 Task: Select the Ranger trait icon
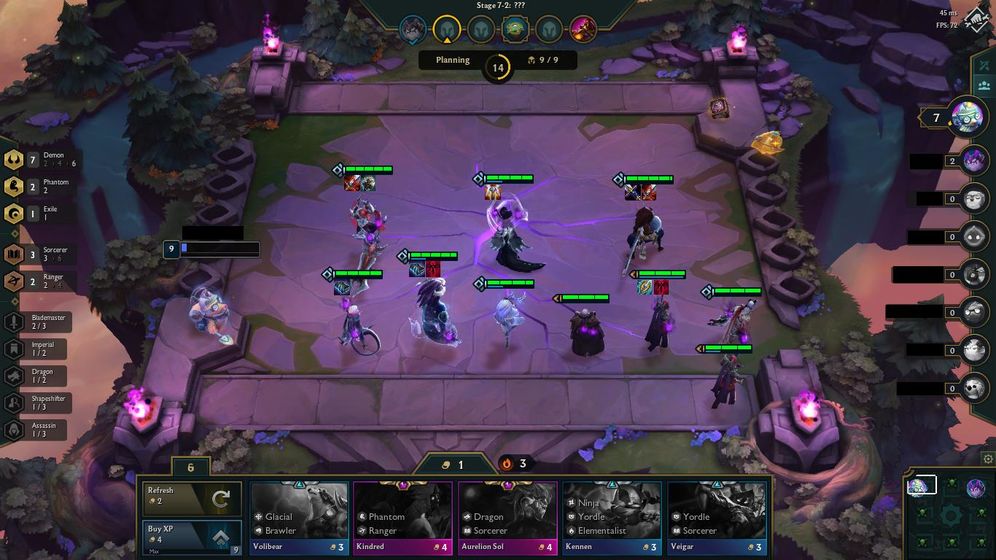click(14, 281)
